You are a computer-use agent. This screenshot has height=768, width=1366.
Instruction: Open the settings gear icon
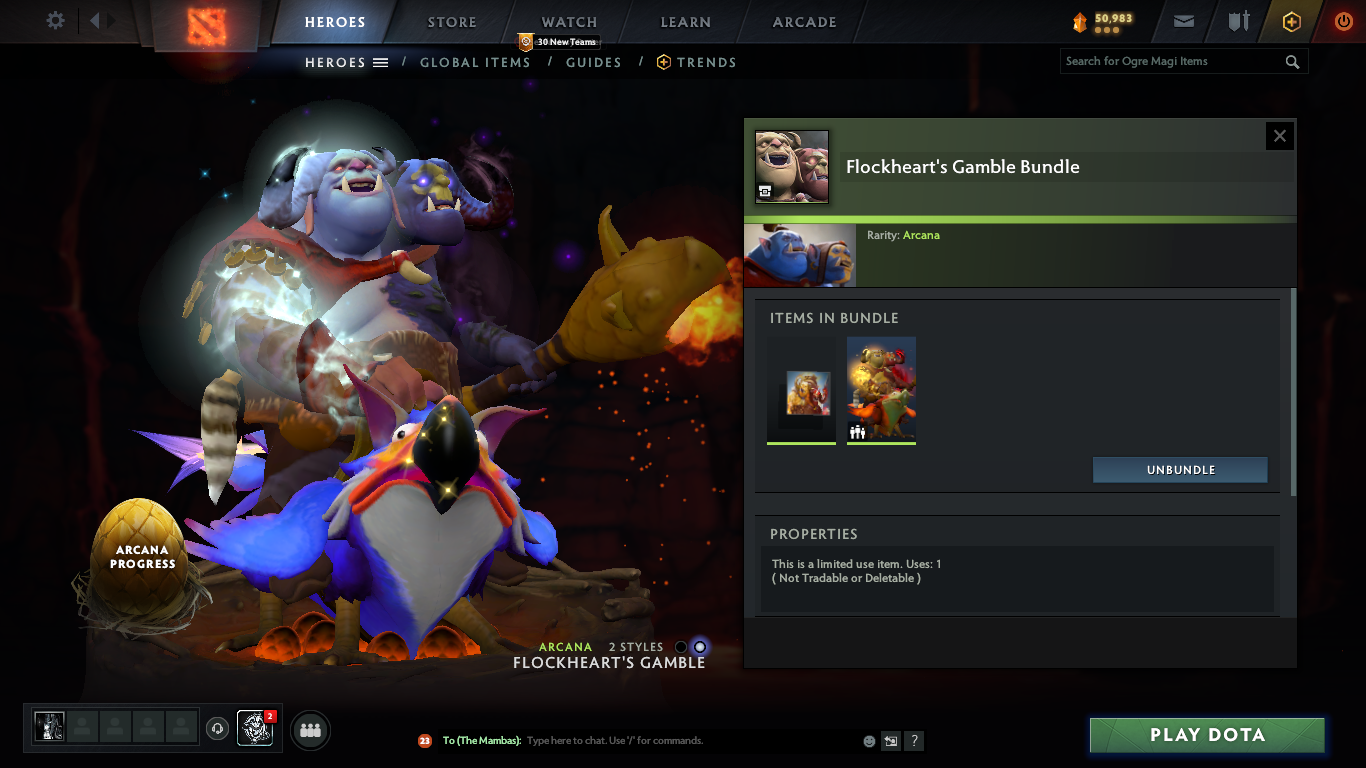(55, 19)
